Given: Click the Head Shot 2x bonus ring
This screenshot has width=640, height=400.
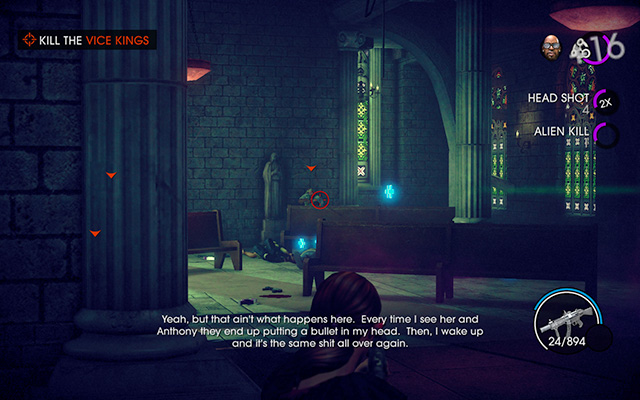Looking at the screenshot, I should [x=605, y=101].
